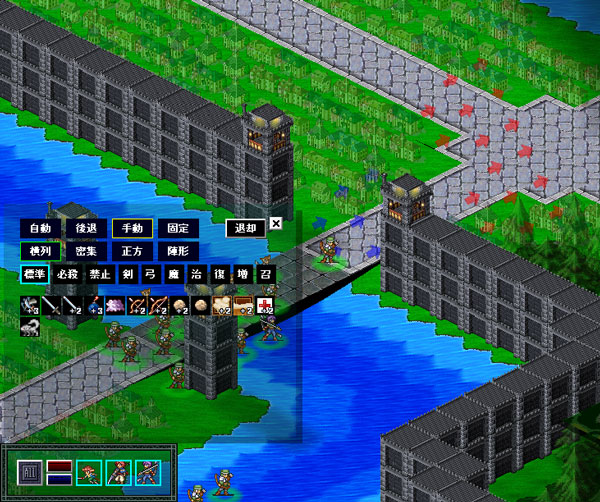The width and height of the screenshot is (600, 502).
Task: Click the 退却 (retreat) button
Action: (245, 228)
